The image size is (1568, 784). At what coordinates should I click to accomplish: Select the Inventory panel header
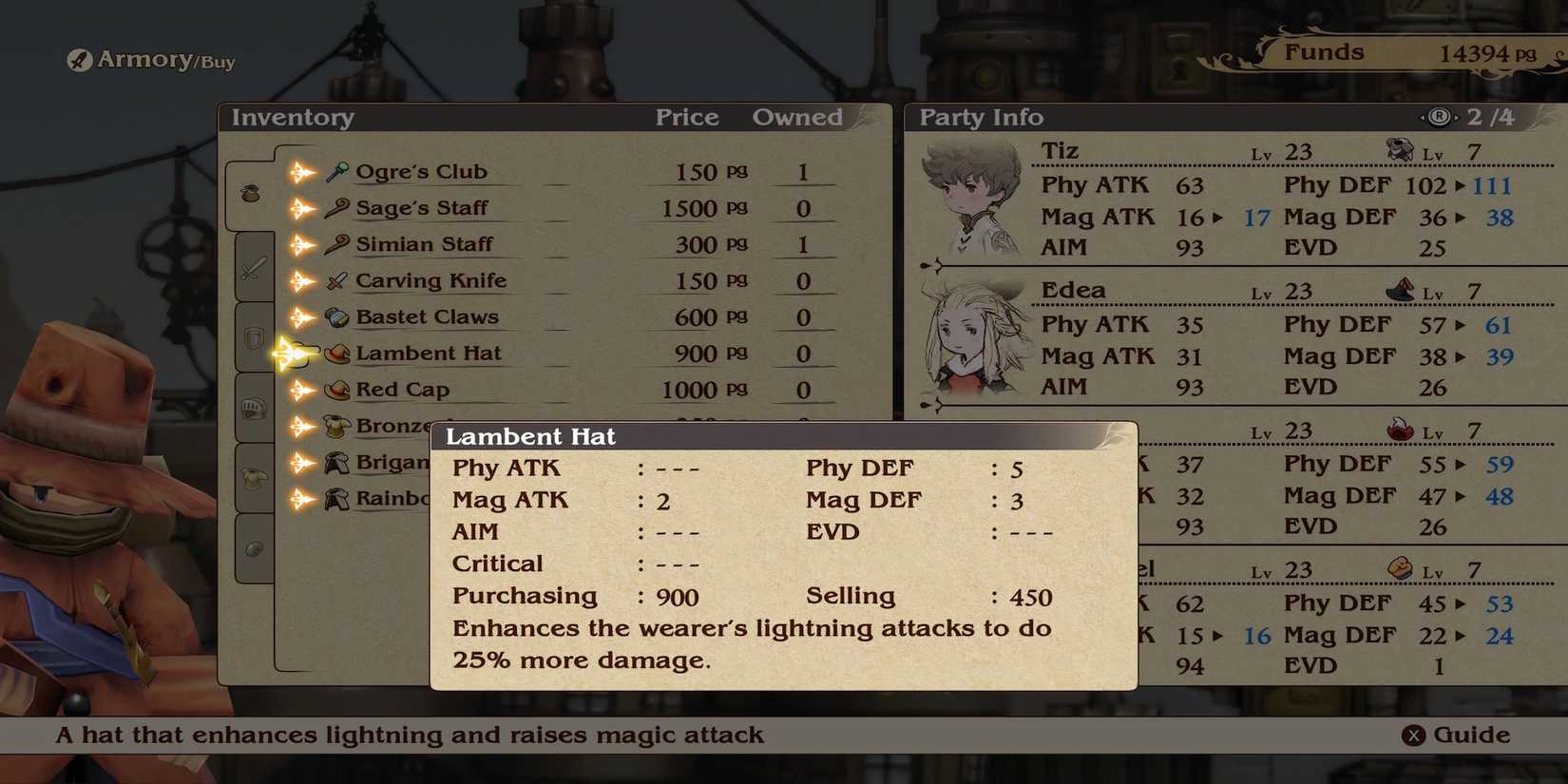click(292, 117)
